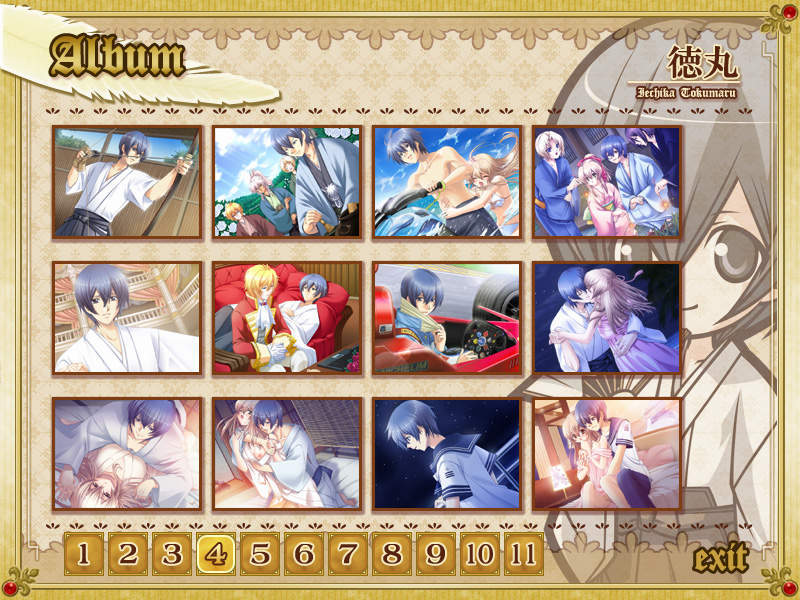
Task: Open album page 11
Action: click(523, 553)
